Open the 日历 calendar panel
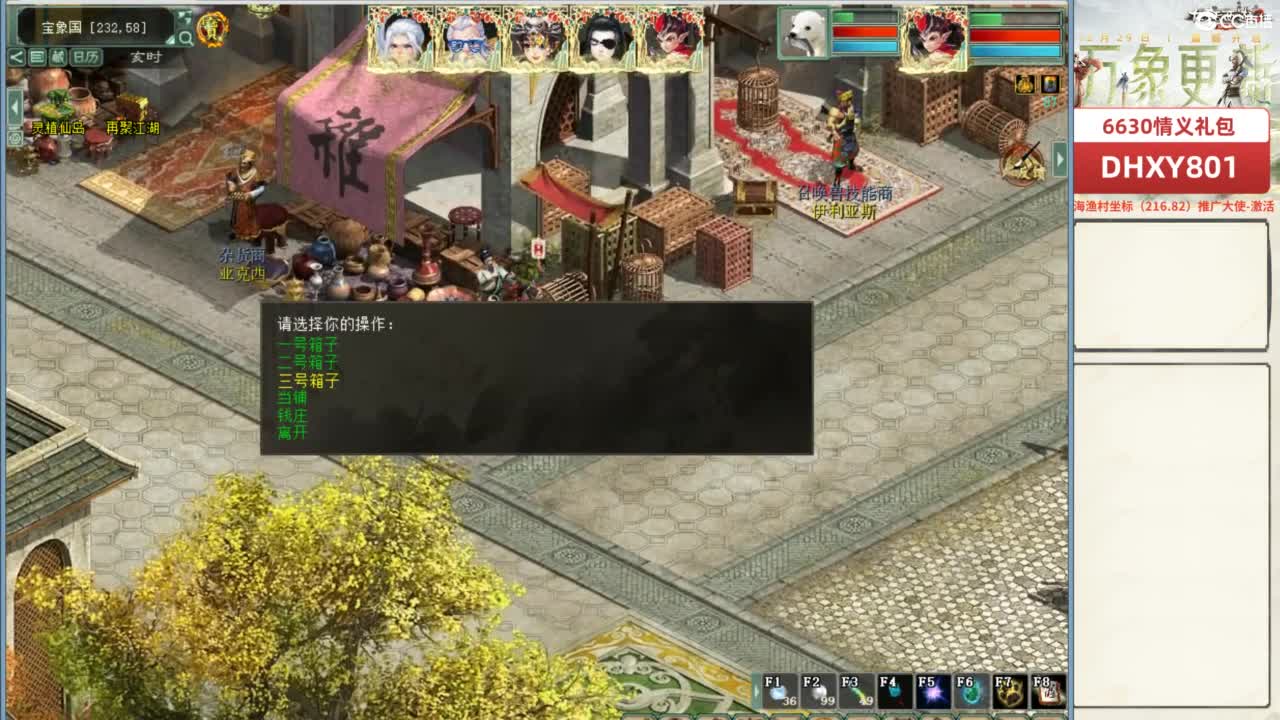Viewport: 1280px width, 720px height. 87,56
